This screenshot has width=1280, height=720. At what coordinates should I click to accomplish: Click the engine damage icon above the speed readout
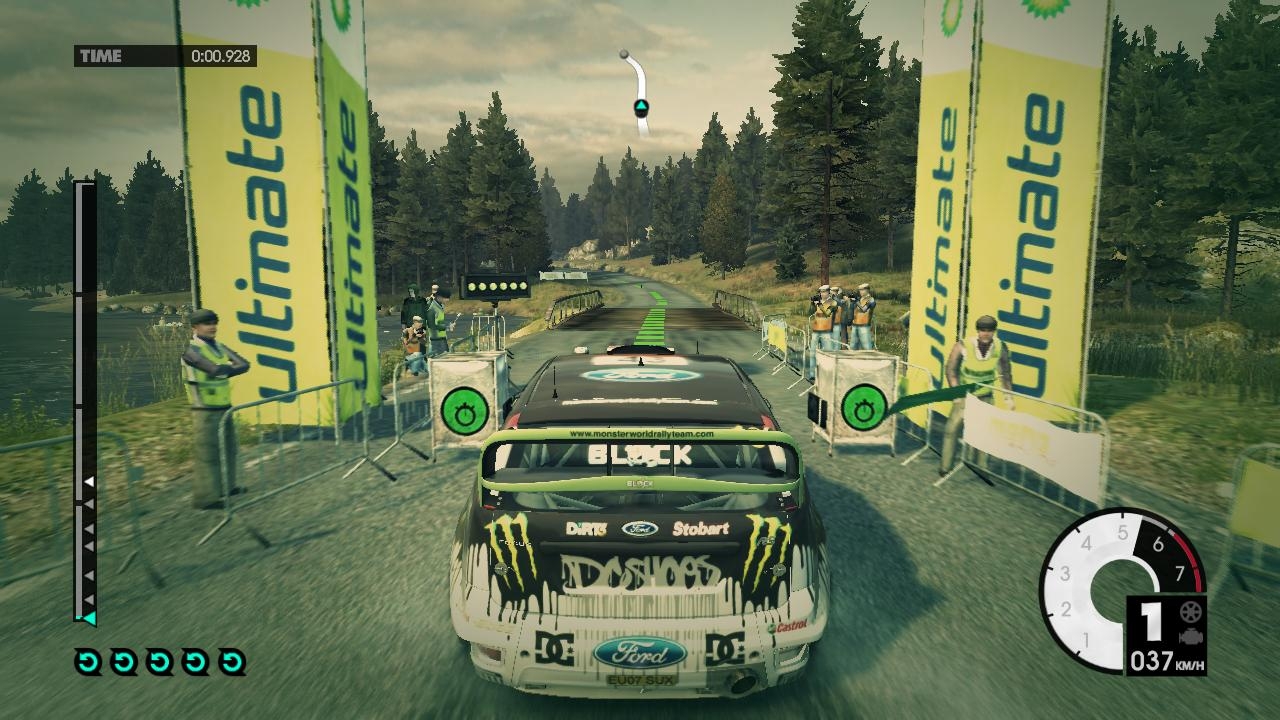(x=1189, y=637)
